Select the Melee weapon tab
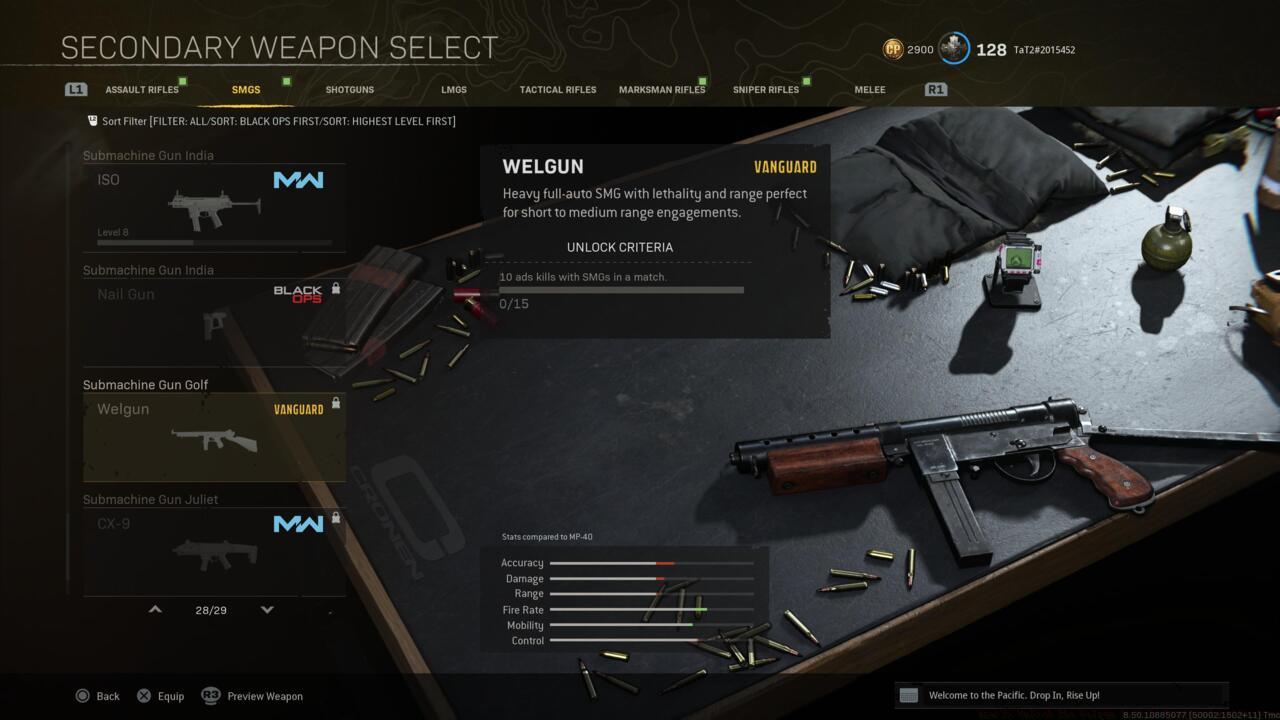1280x720 pixels. (869, 89)
